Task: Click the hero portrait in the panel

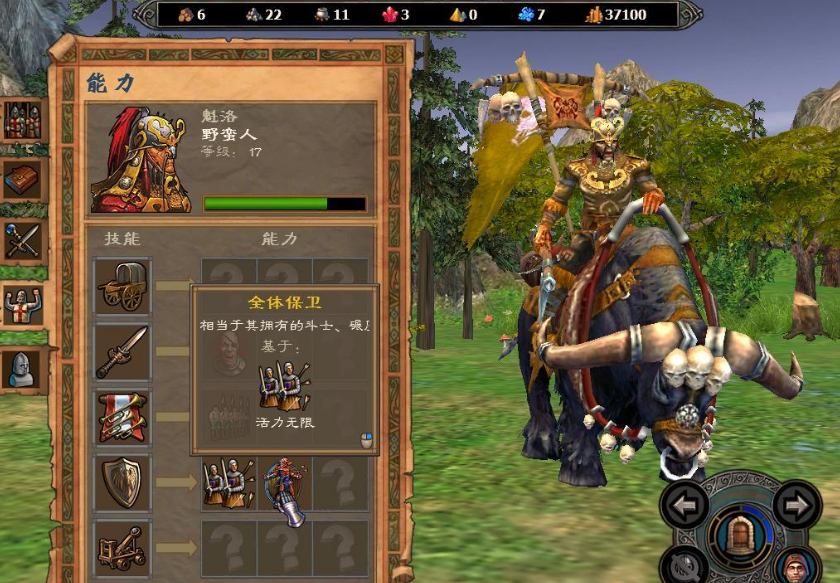Action: click(139, 160)
